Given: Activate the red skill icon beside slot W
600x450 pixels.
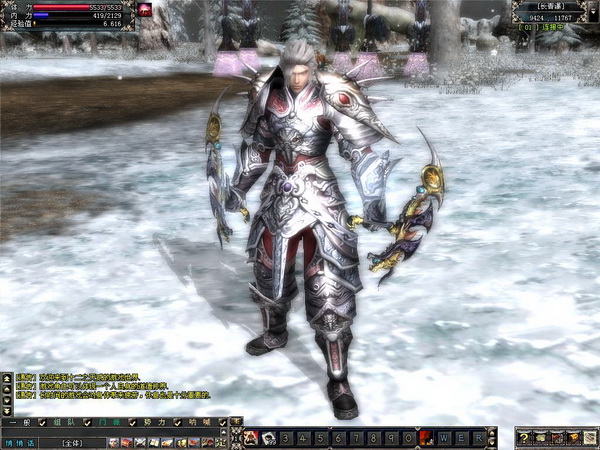Looking at the screenshot, I should (427, 437).
